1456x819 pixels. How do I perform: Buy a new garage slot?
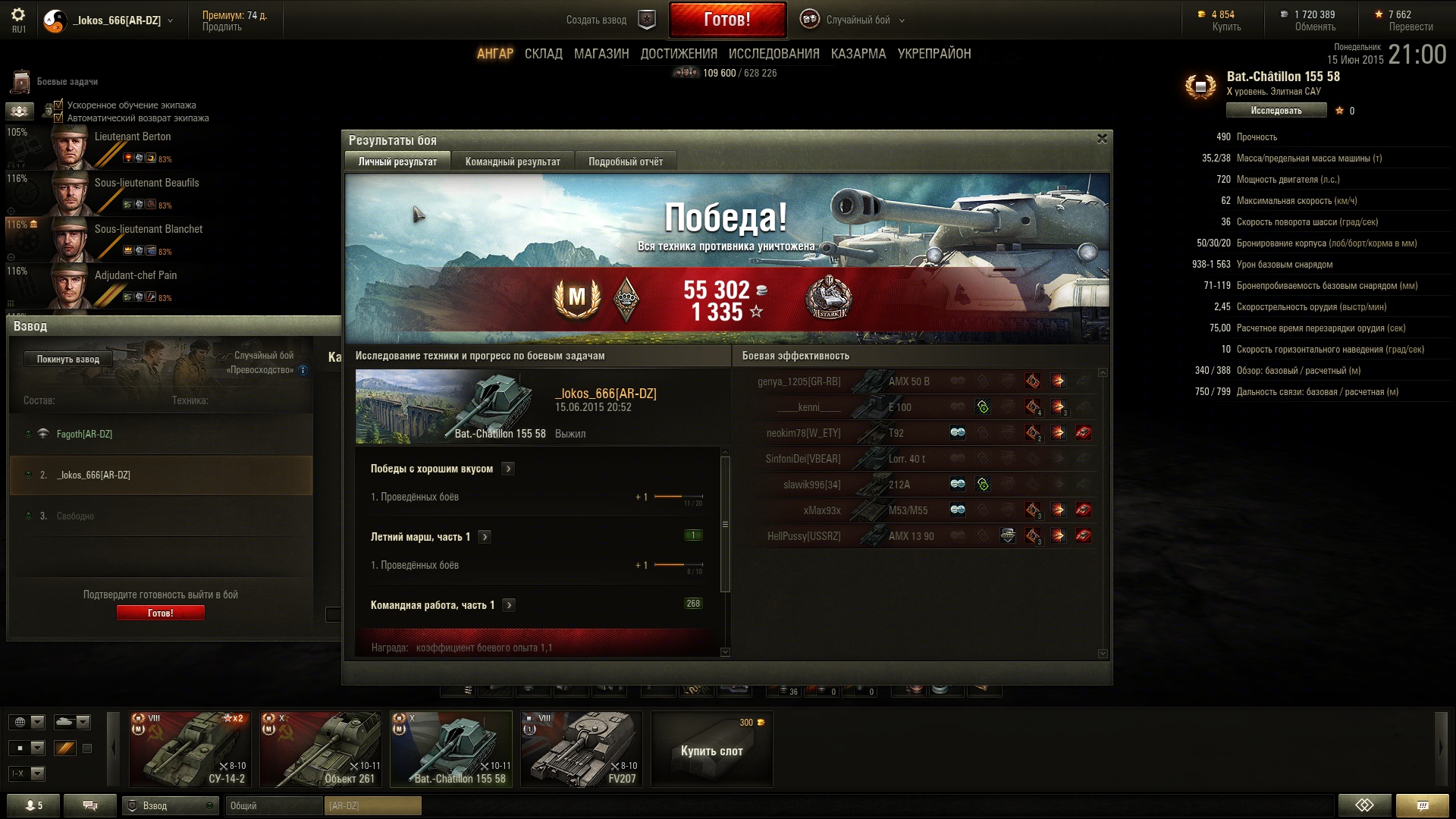[711, 750]
